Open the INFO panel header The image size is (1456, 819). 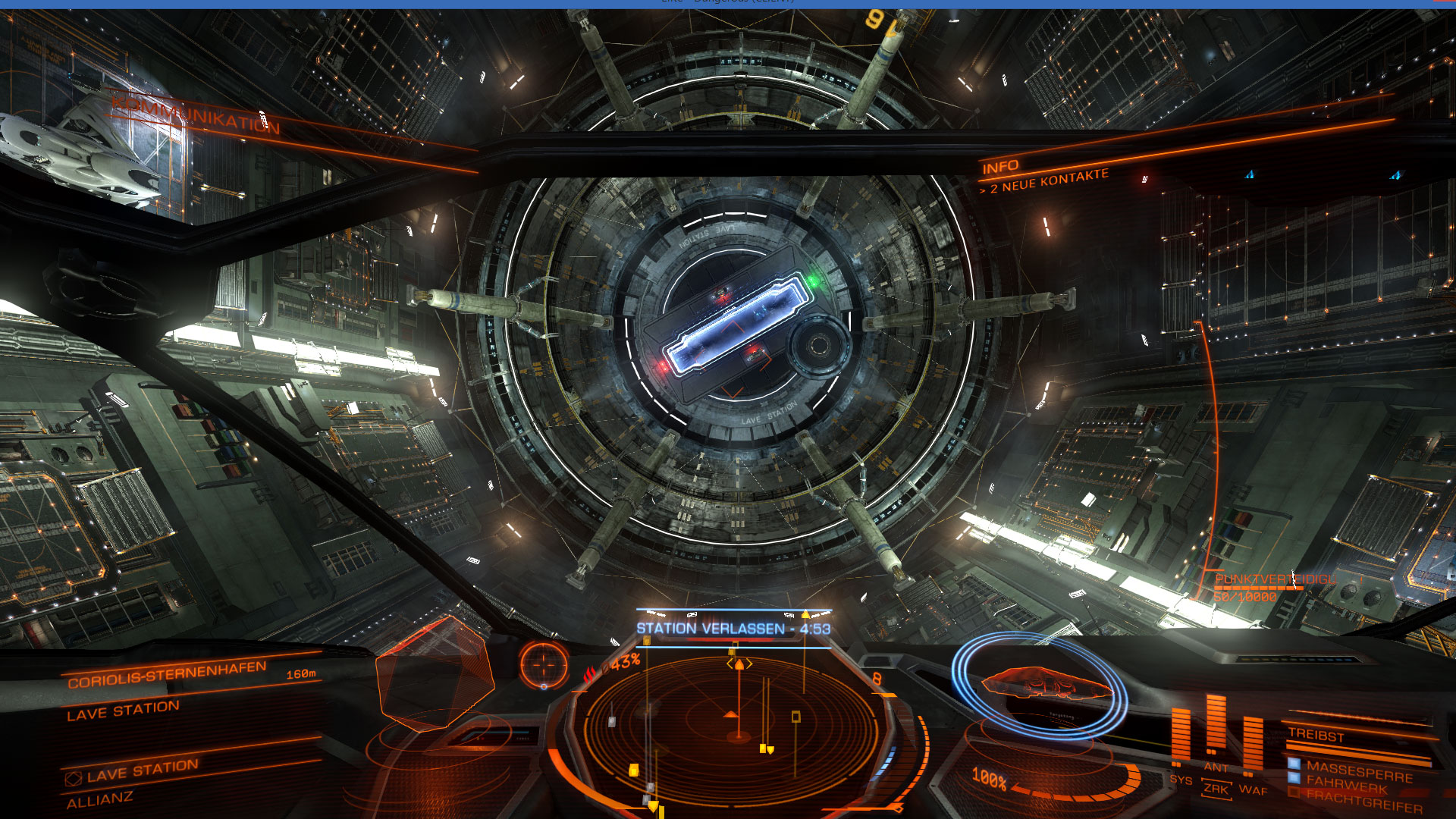[1000, 167]
